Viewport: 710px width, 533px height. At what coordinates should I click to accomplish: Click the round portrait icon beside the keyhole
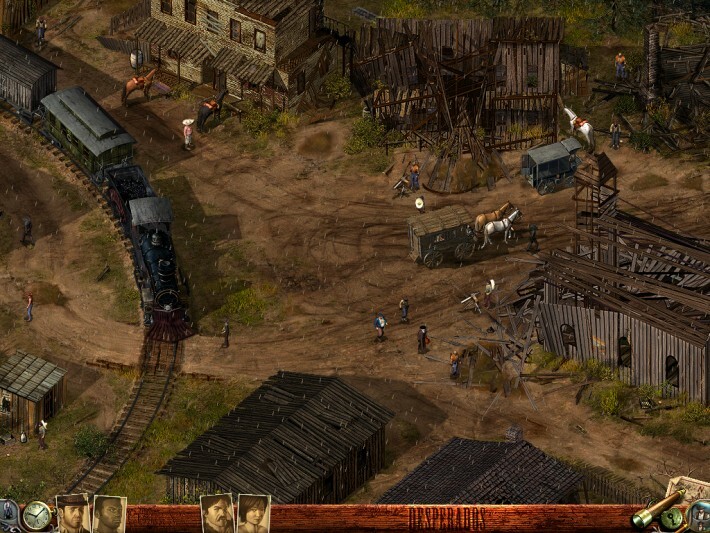[x=699, y=516]
